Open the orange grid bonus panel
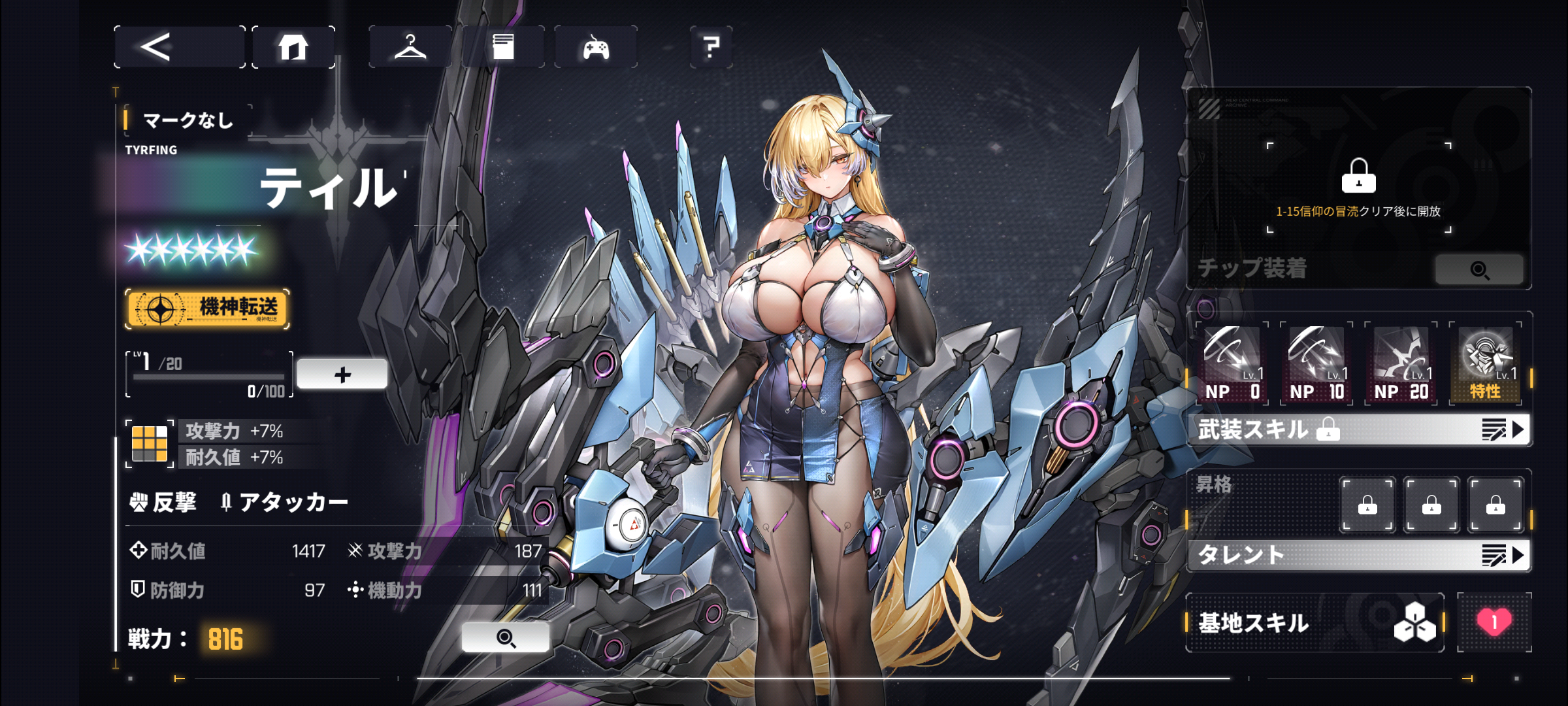This screenshot has height=706, width=1568. coord(150,444)
